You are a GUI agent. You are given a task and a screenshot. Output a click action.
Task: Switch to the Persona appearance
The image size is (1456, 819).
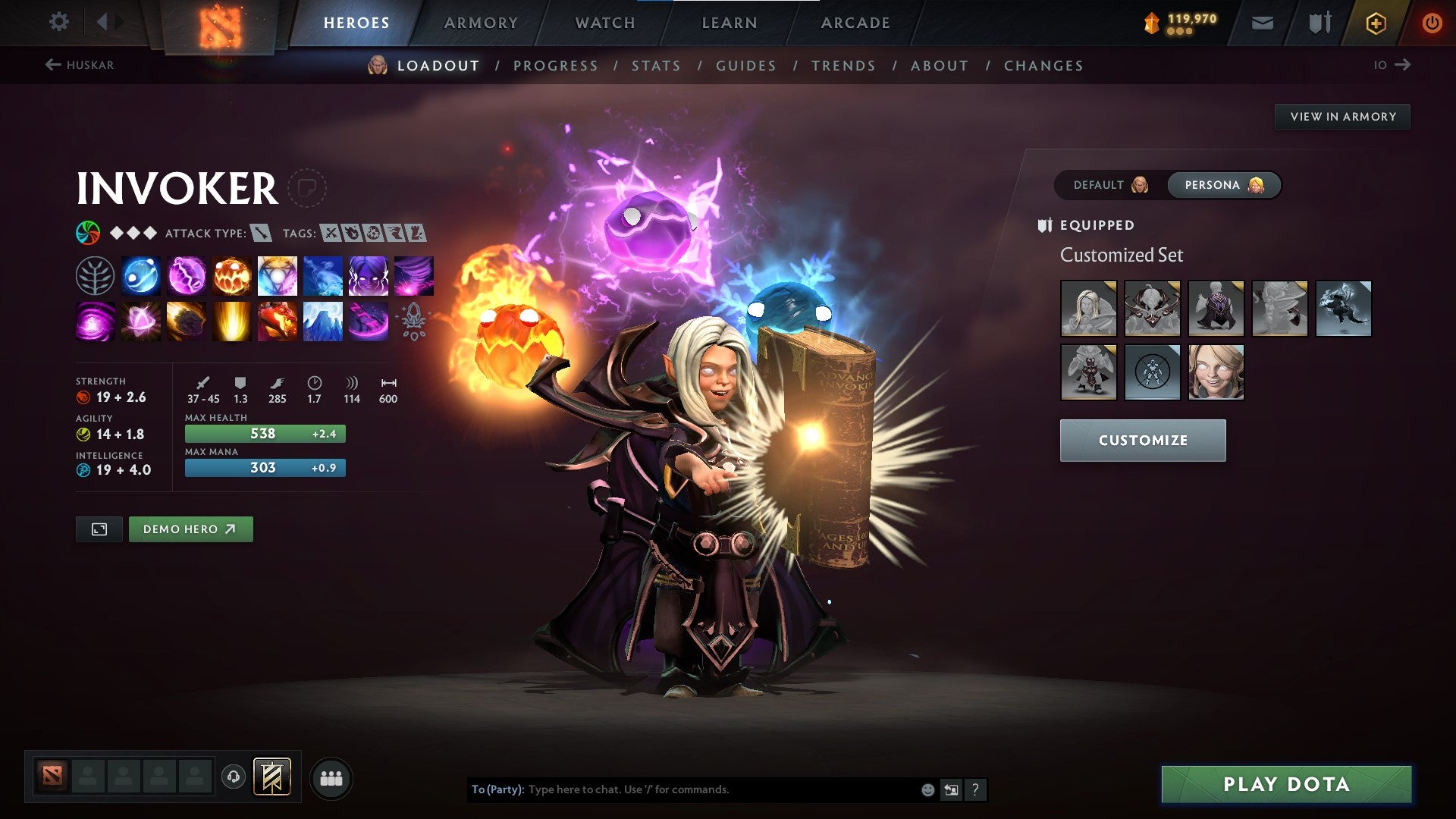[x=1223, y=184]
